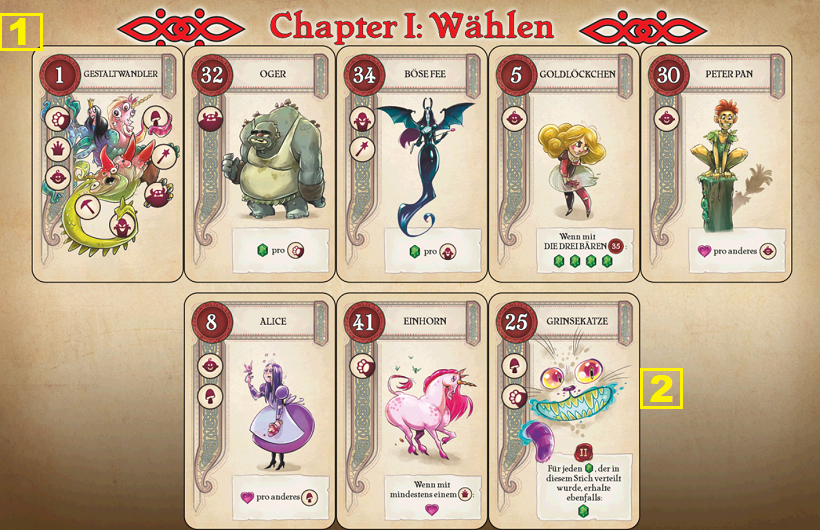Choose the Grinsekatze card

[564, 411]
